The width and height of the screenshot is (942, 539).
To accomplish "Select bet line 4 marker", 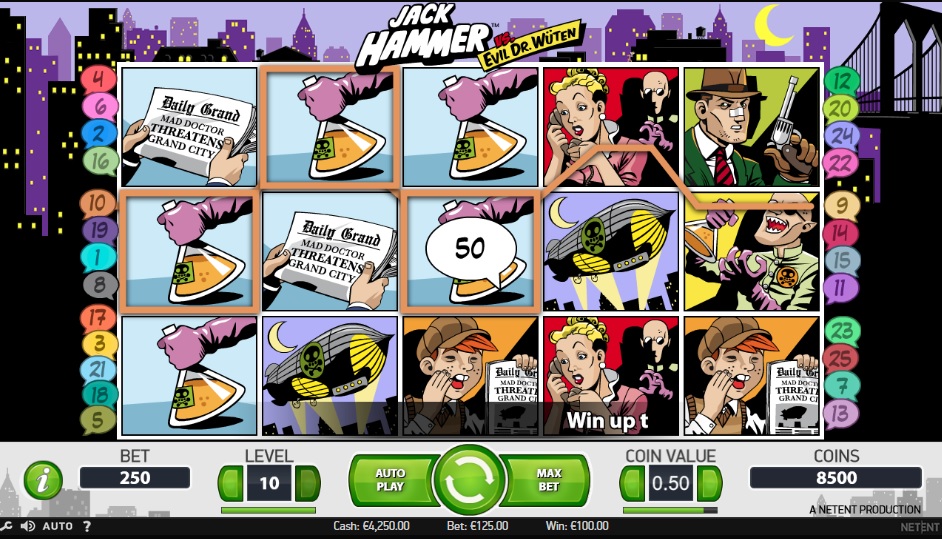I will pyautogui.click(x=98, y=77).
